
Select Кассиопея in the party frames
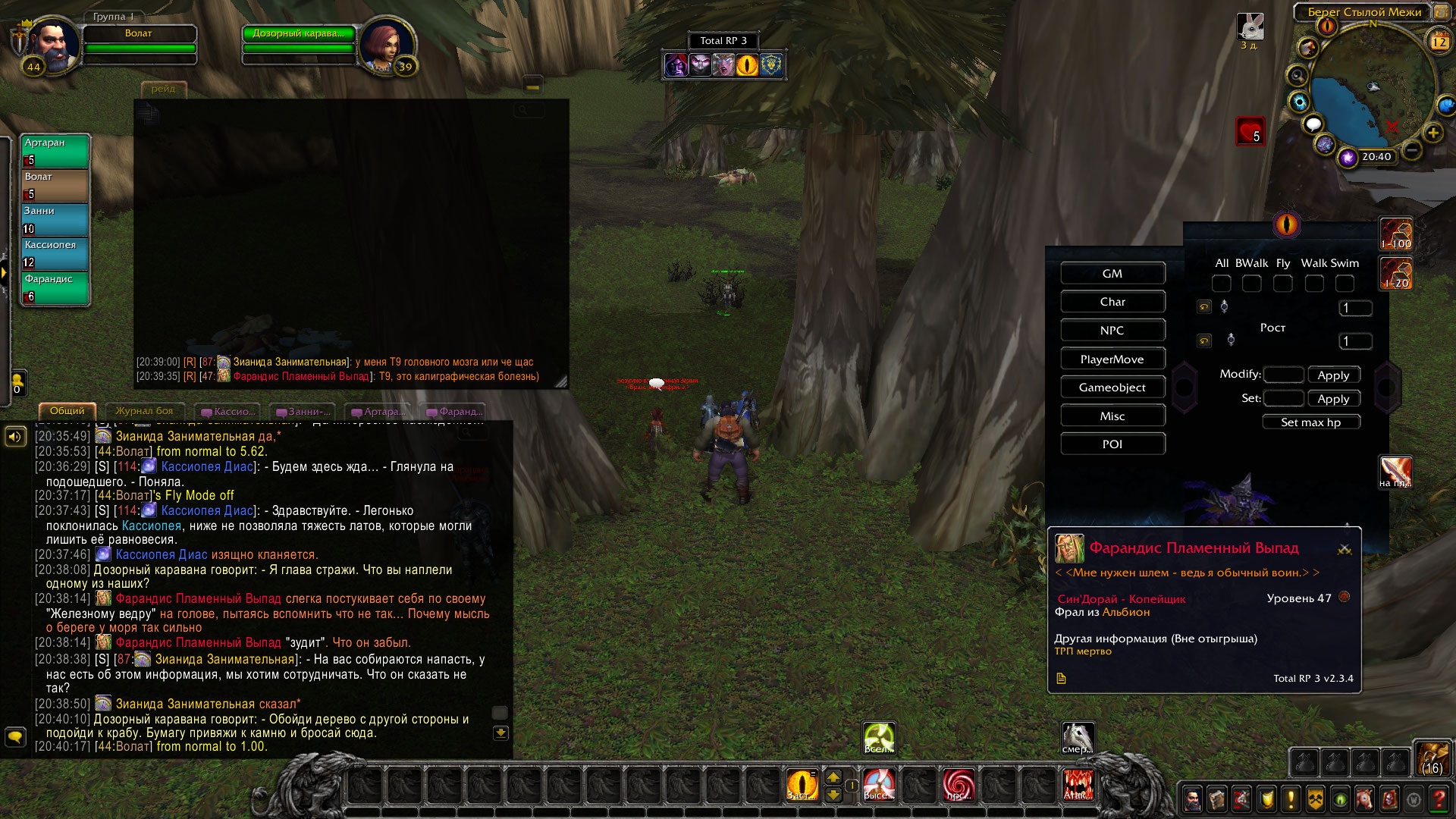pos(55,253)
